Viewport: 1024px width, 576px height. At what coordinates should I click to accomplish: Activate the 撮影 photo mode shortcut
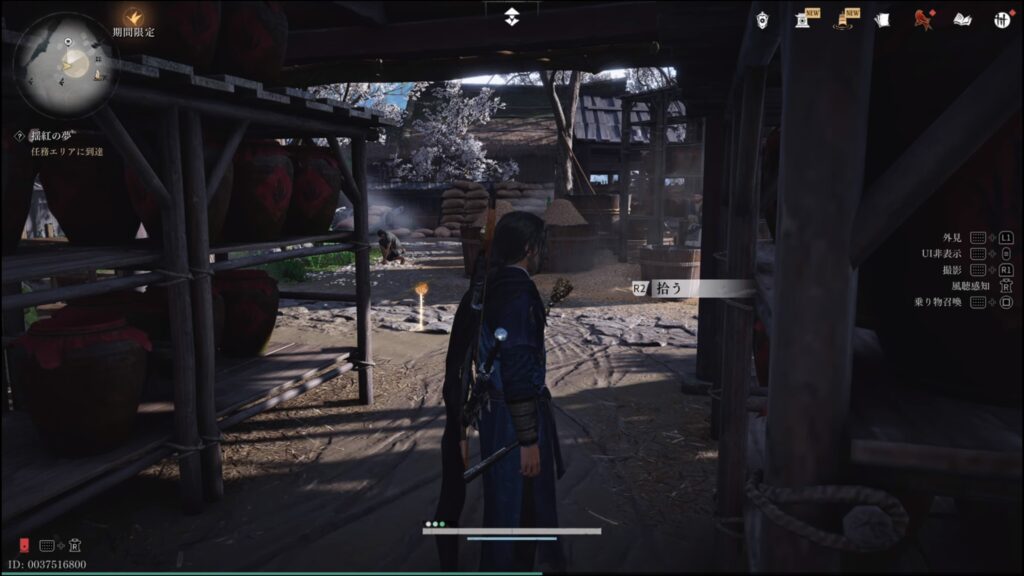click(951, 270)
